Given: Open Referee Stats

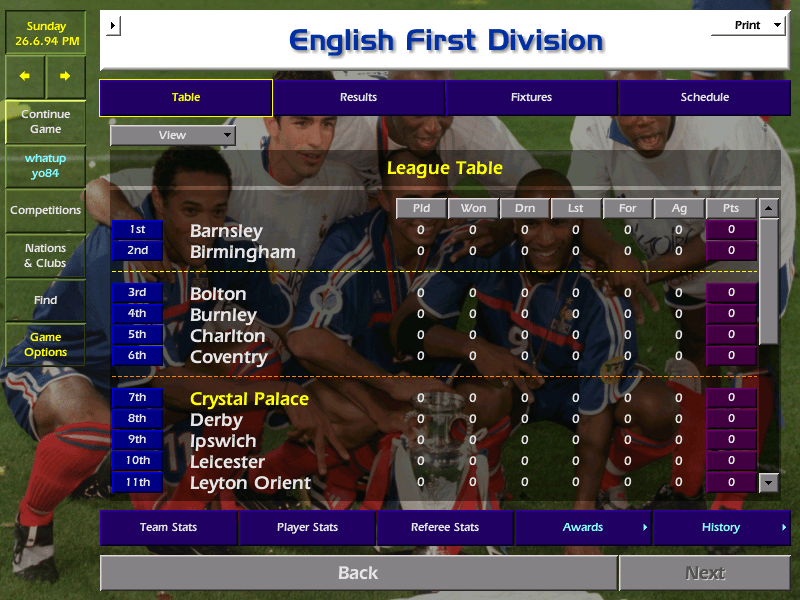Looking at the screenshot, I should (x=445, y=527).
